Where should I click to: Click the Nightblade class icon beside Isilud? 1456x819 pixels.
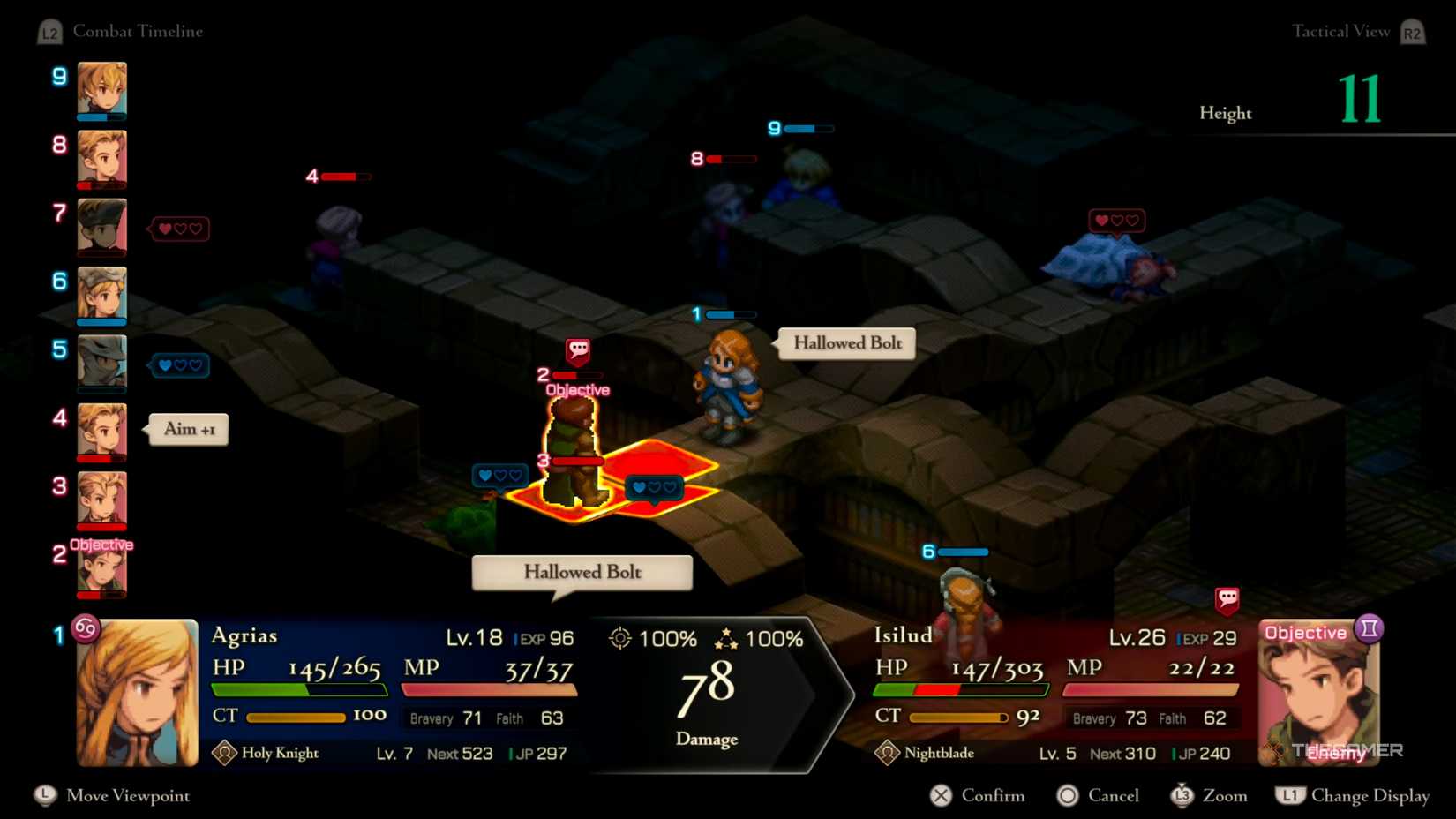[887, 752]
